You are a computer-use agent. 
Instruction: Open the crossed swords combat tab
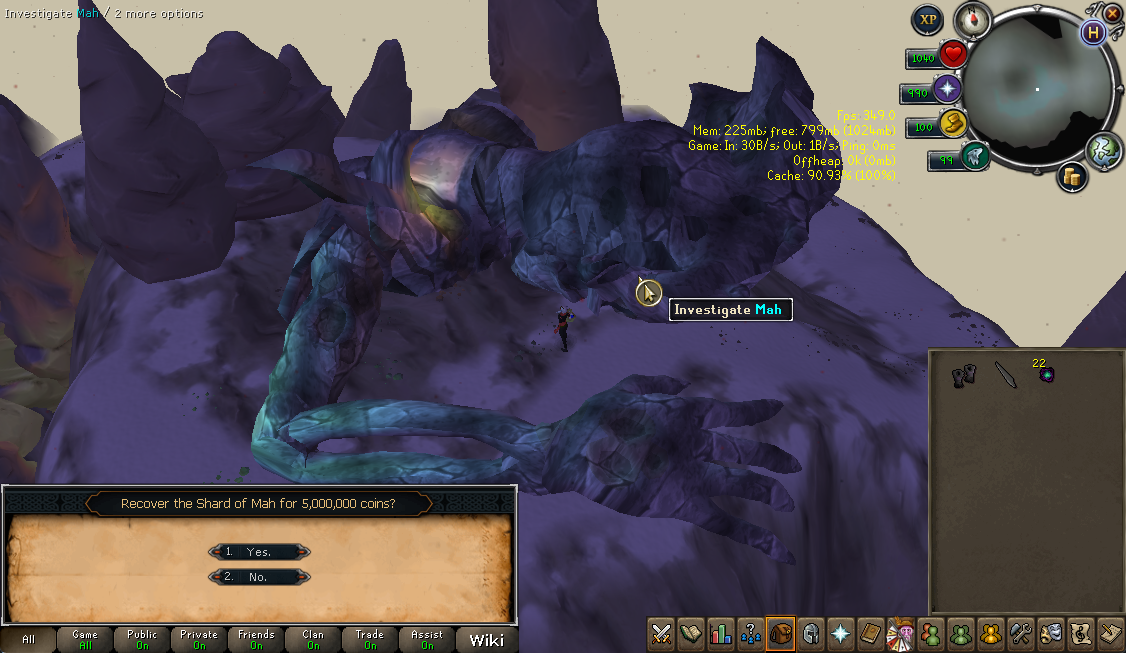point(661,633)
